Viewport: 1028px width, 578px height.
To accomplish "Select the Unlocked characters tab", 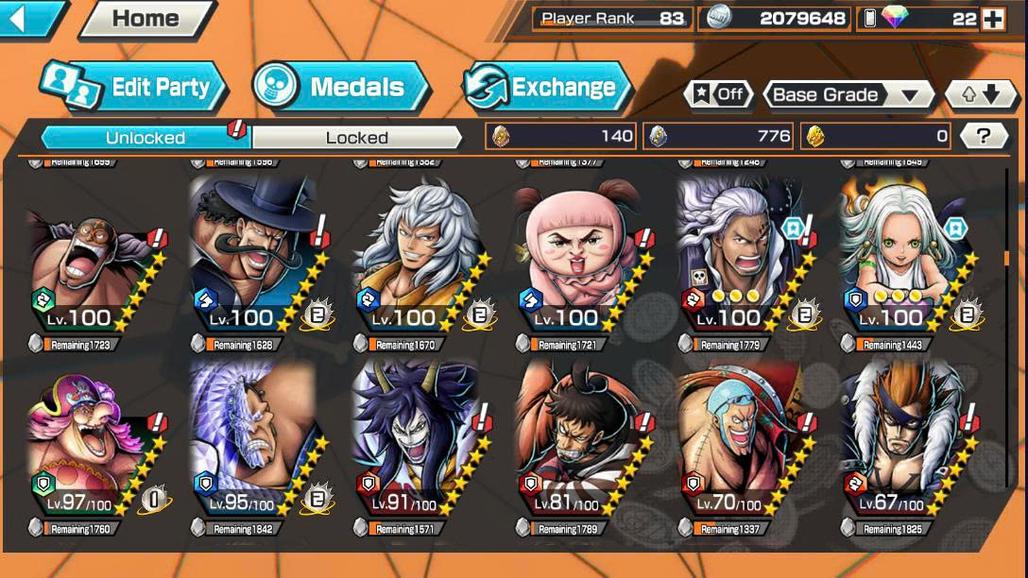I will (x=145, y=137).
